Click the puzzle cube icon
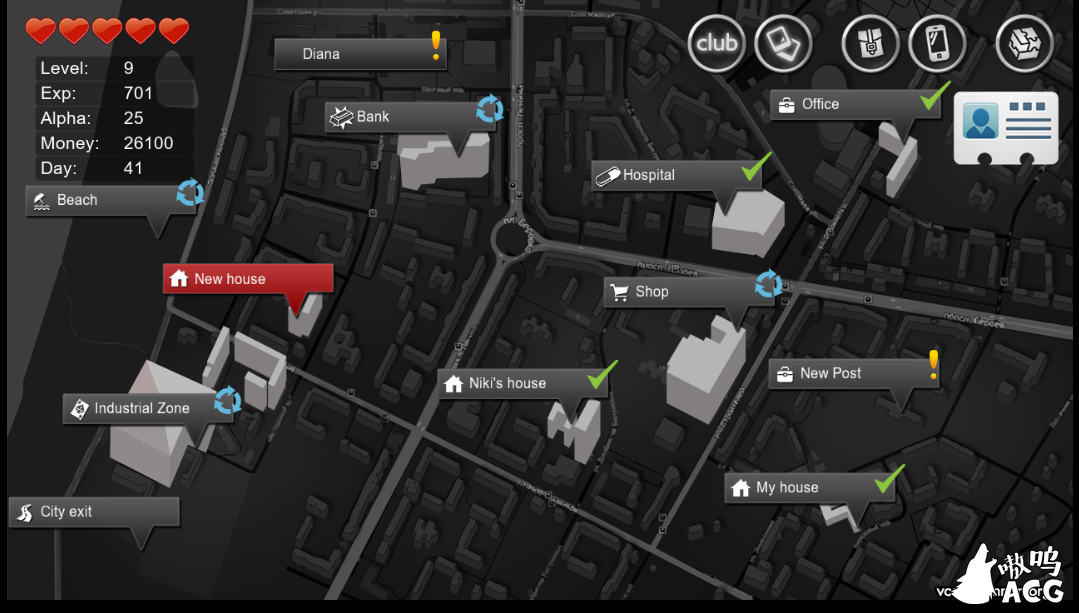The image size is (1079, 613). tap(1024, 43)
